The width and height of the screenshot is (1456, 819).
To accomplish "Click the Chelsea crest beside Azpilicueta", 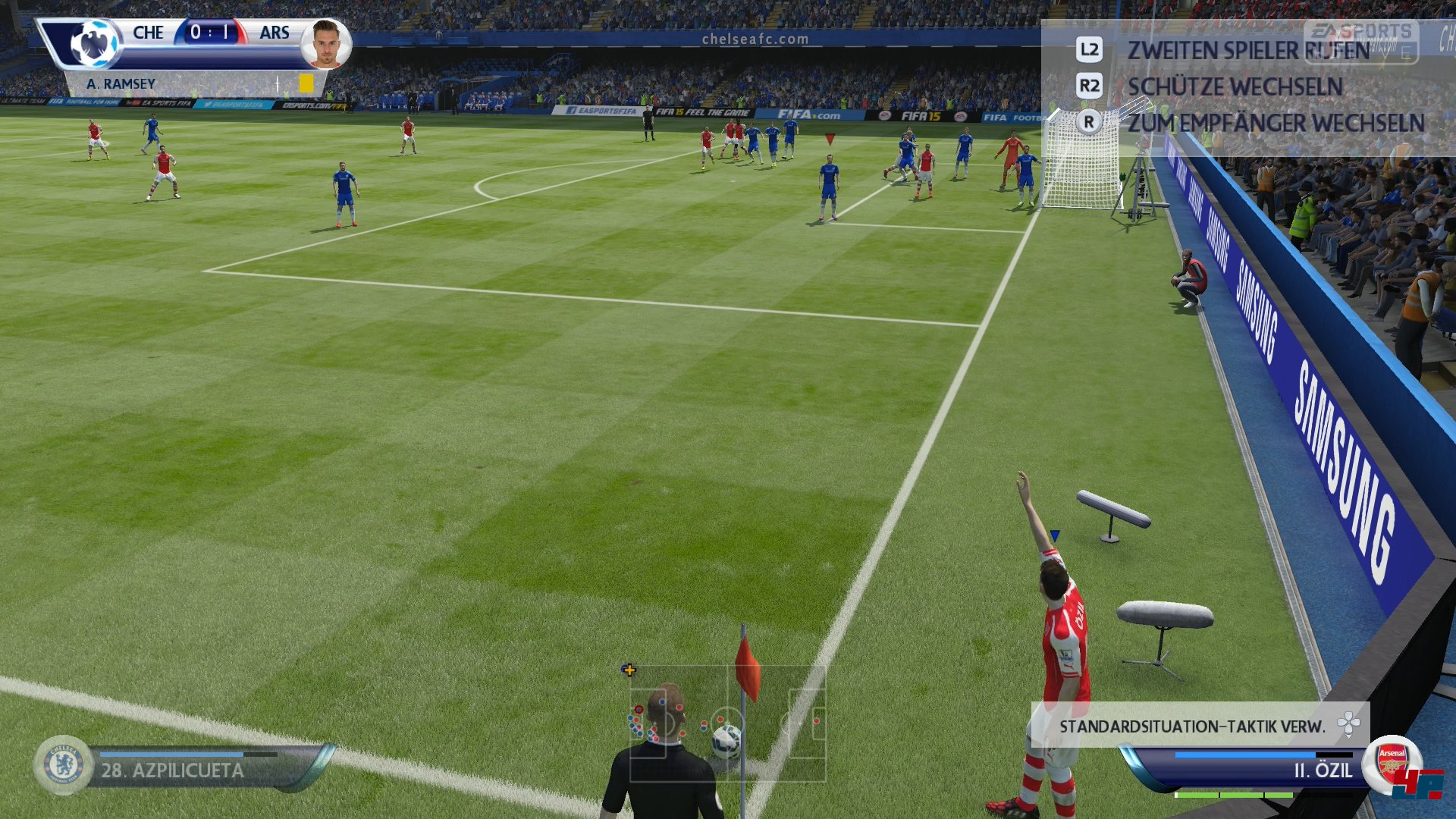I will point(64,764).
